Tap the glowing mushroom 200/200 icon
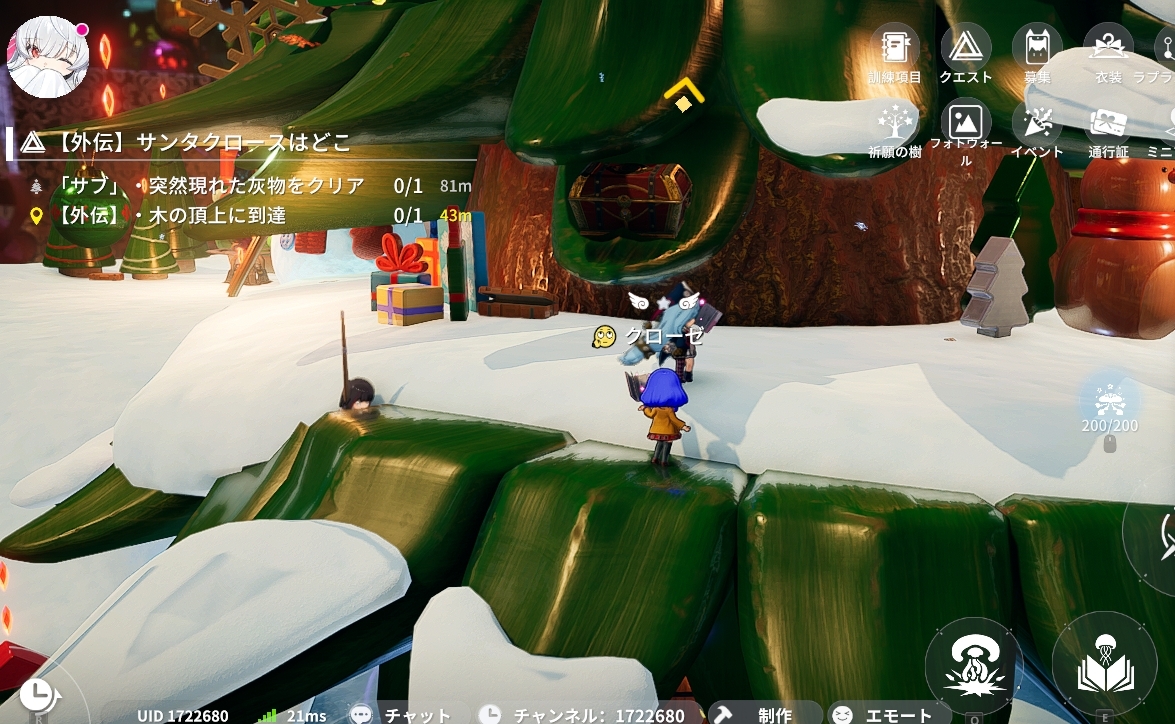The height and width of the screenshot is (724, 1175). pos(1109,400)
